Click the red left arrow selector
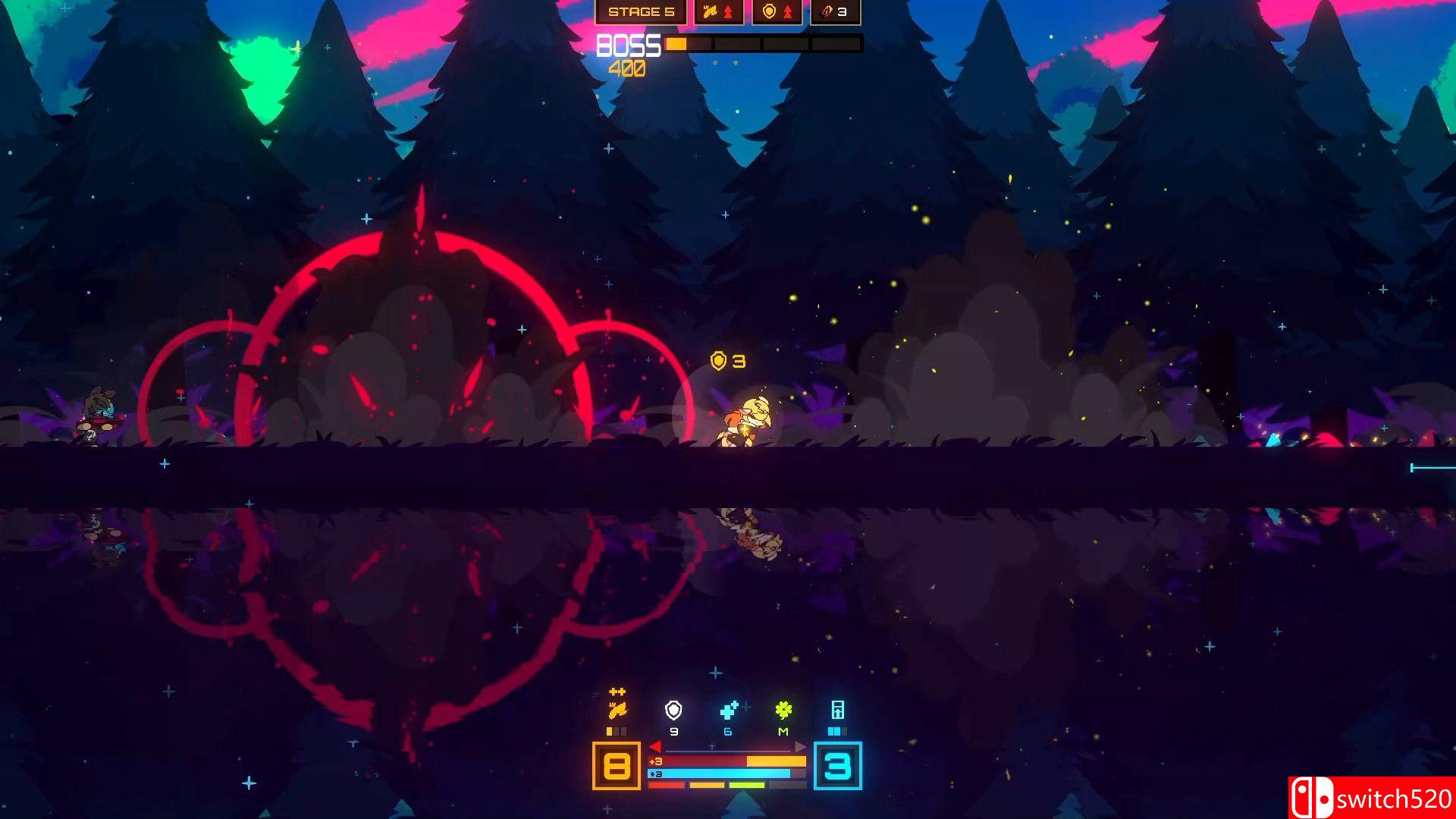Screen dimensions: 1456x819 [x=655, y=747]
